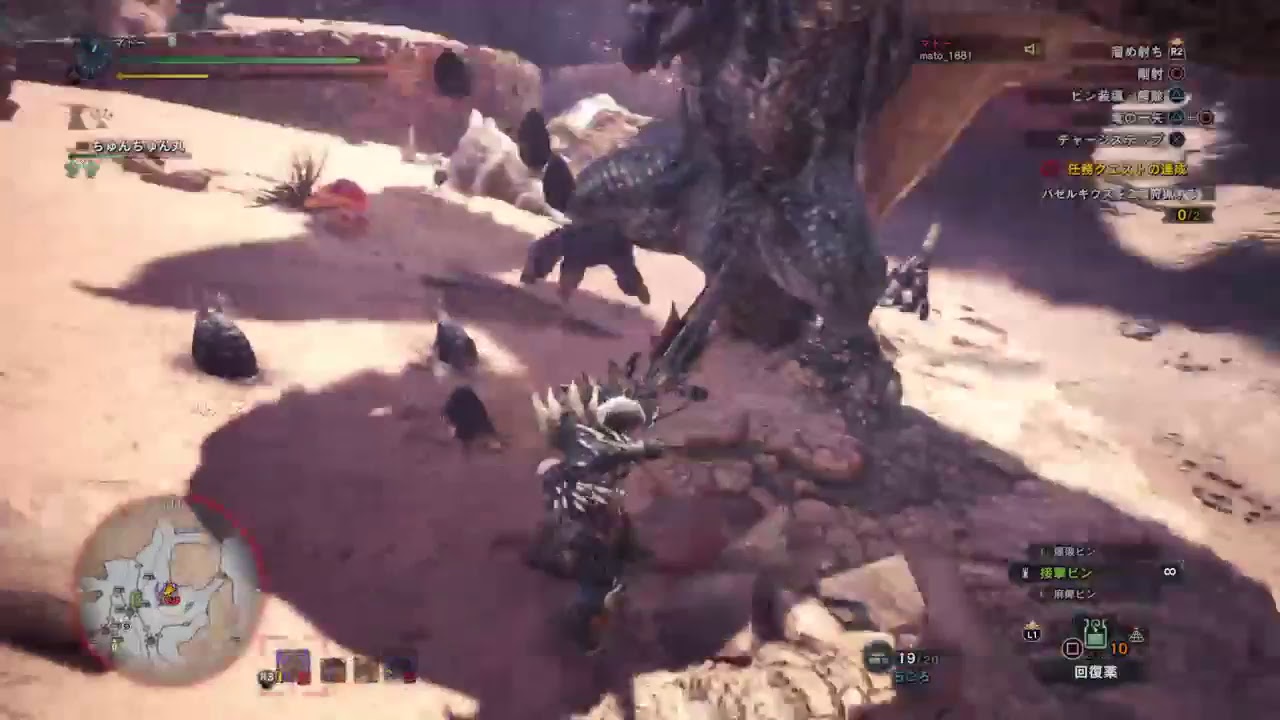Viewport: 1280px width, 720px height.
Task: Select the 回復薬 potion item icon
Action: pos(1097,634)
